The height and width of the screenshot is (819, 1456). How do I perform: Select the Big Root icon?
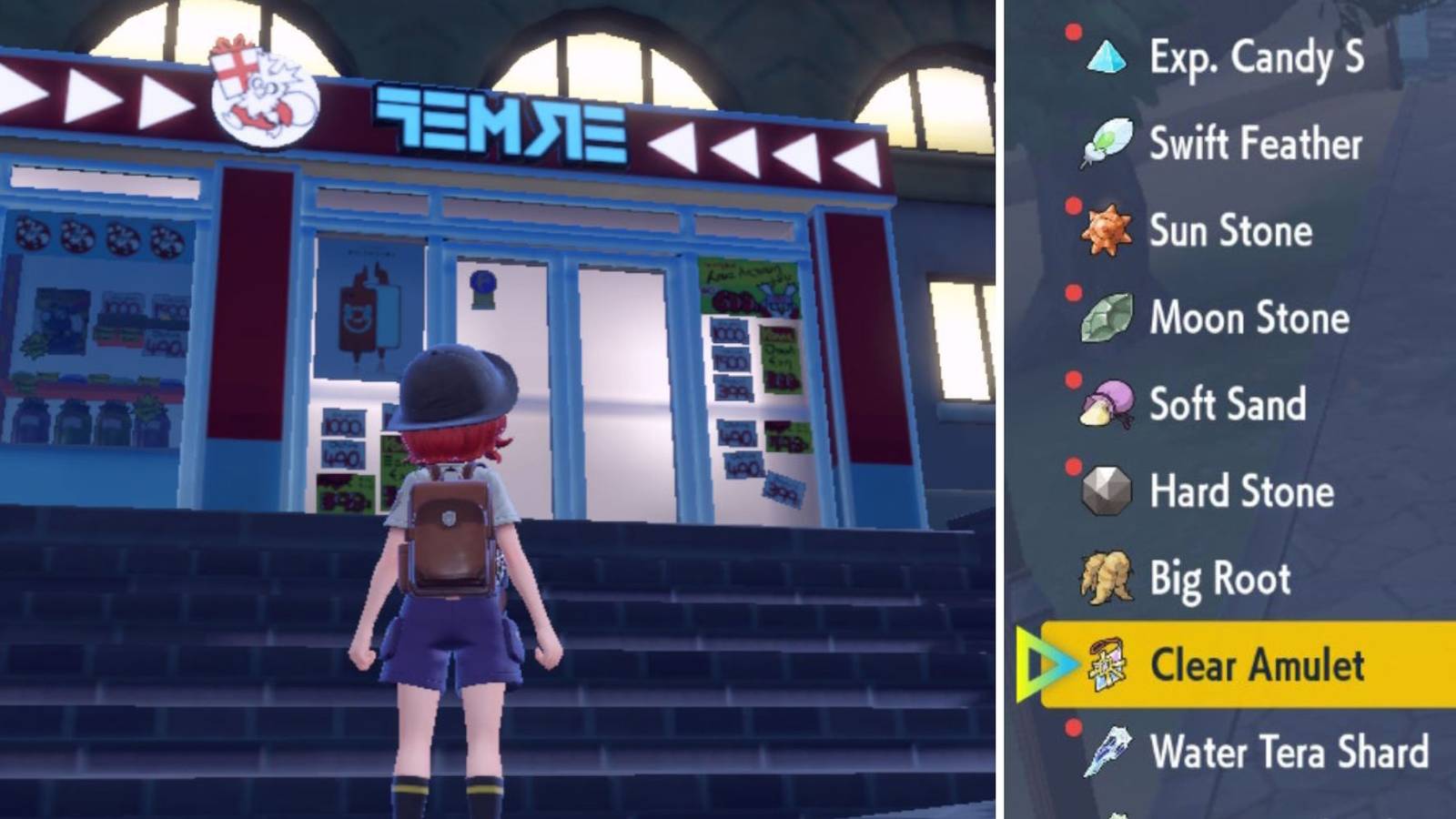(1103, 578)
